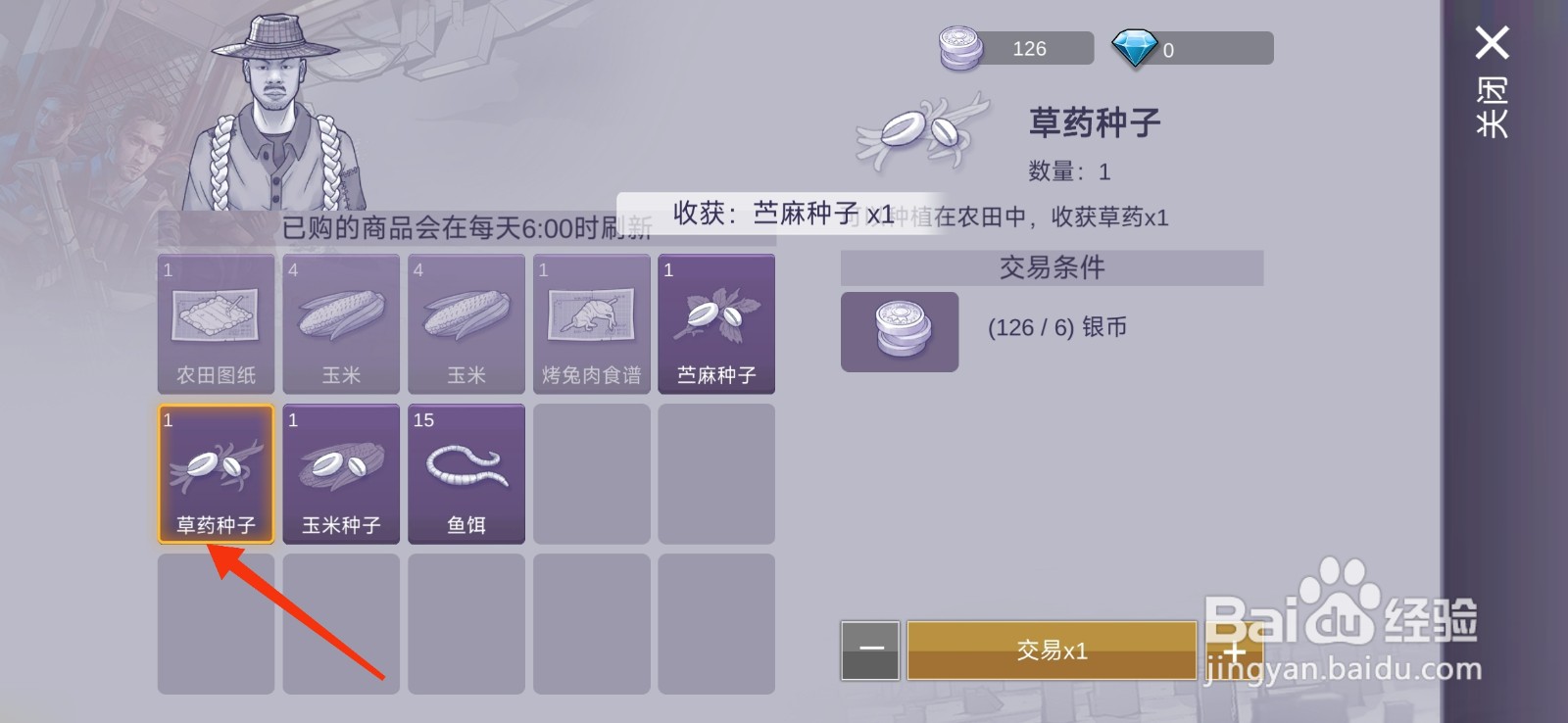The image size is (1568, 723).
Task: Select the 农田图纸 blueprint item icon
Action: click(216, 323)
